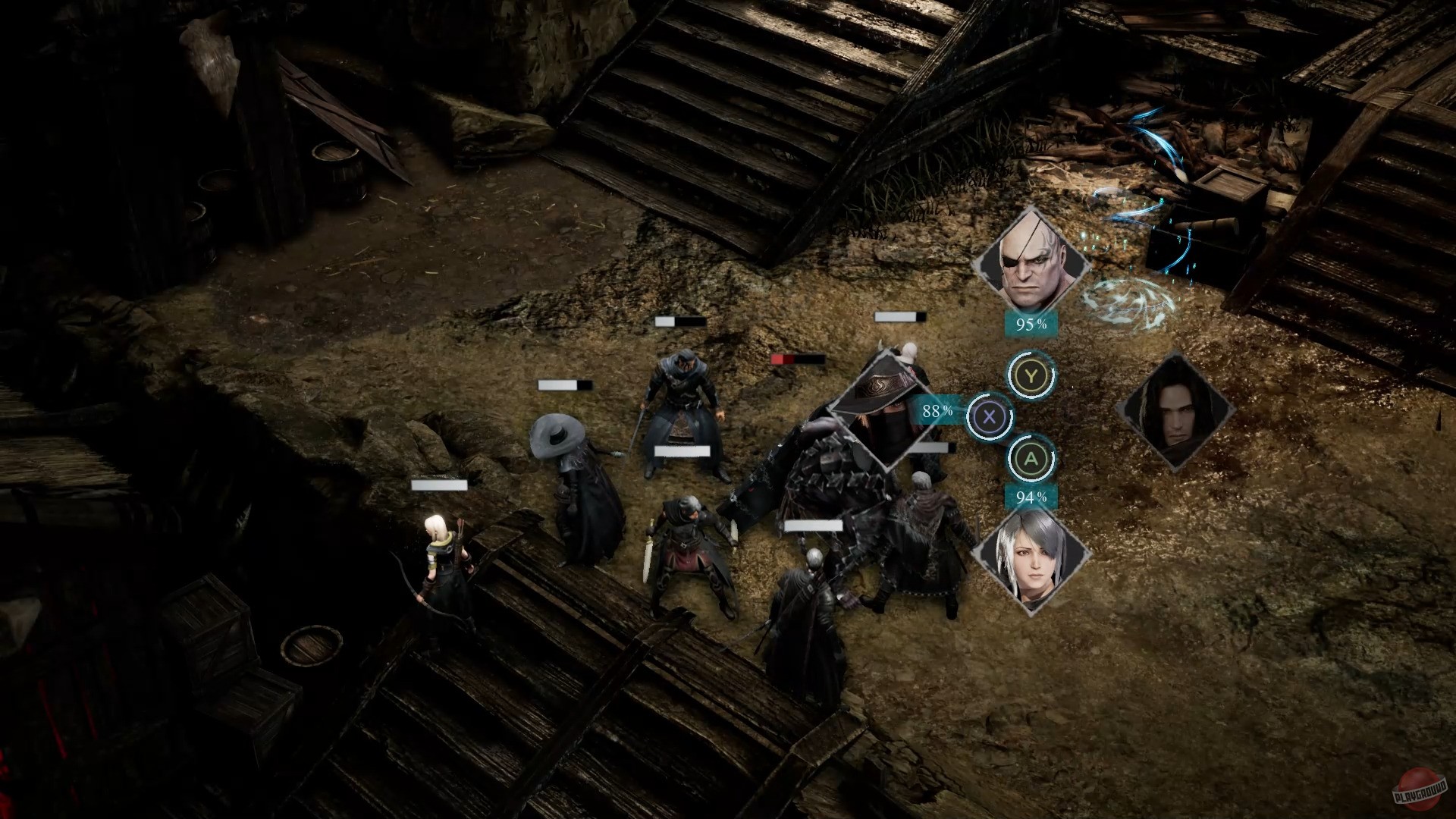Select the blonde archer character on the bridge
Image resolution: width=1456 pixels, height=819 pixels.
click(x=444, y=561)
